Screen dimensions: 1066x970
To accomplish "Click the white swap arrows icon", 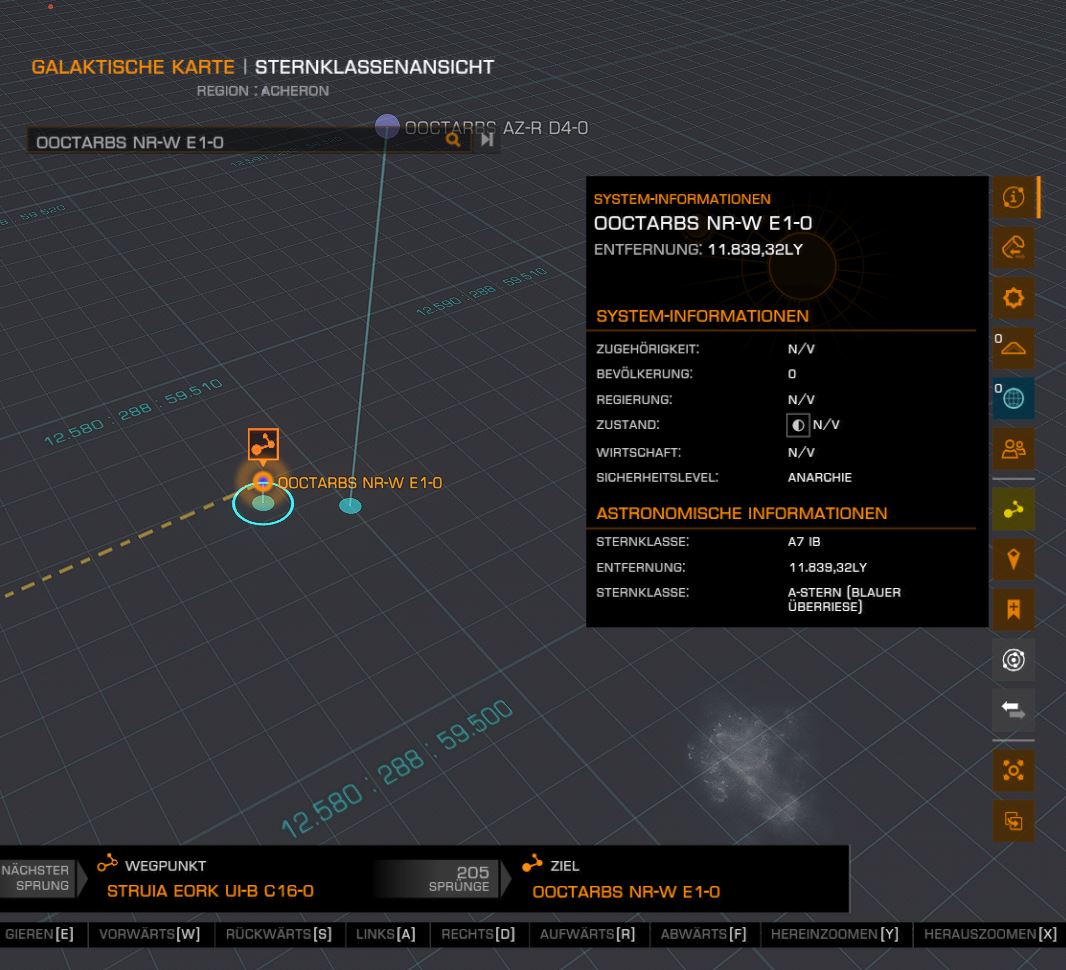I will pos(1014,710).
